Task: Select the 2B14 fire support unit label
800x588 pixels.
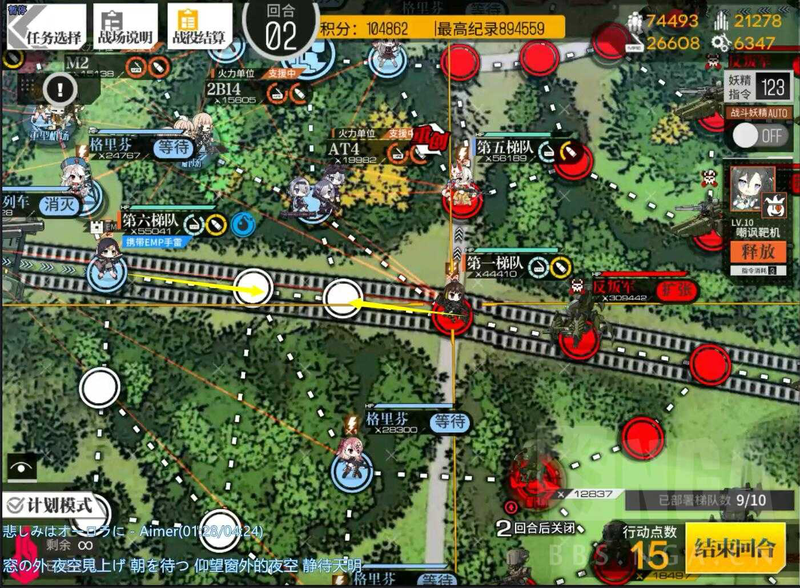Action: point(222,88)
